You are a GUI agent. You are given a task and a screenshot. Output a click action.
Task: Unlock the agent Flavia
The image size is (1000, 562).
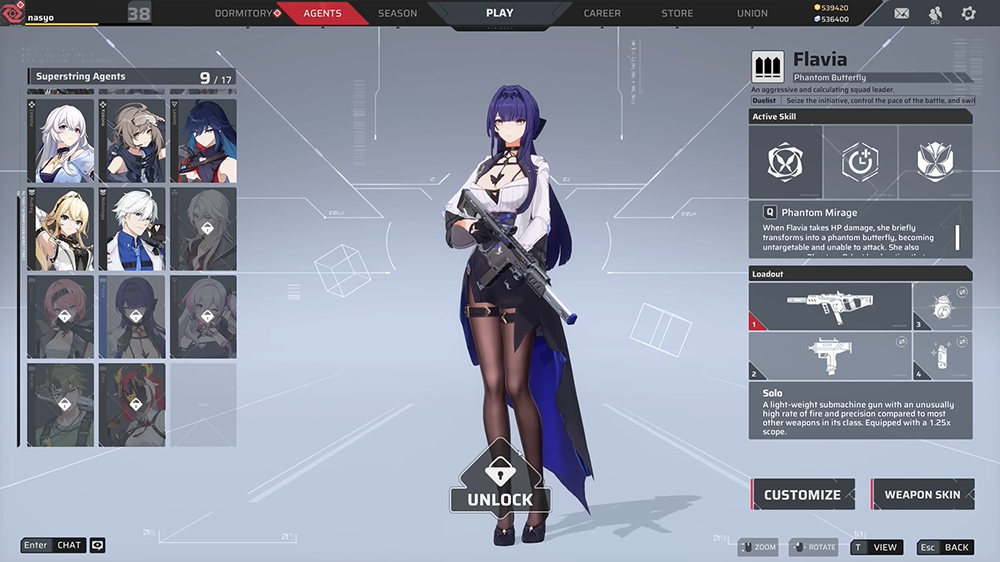click(x=500, y=487)
